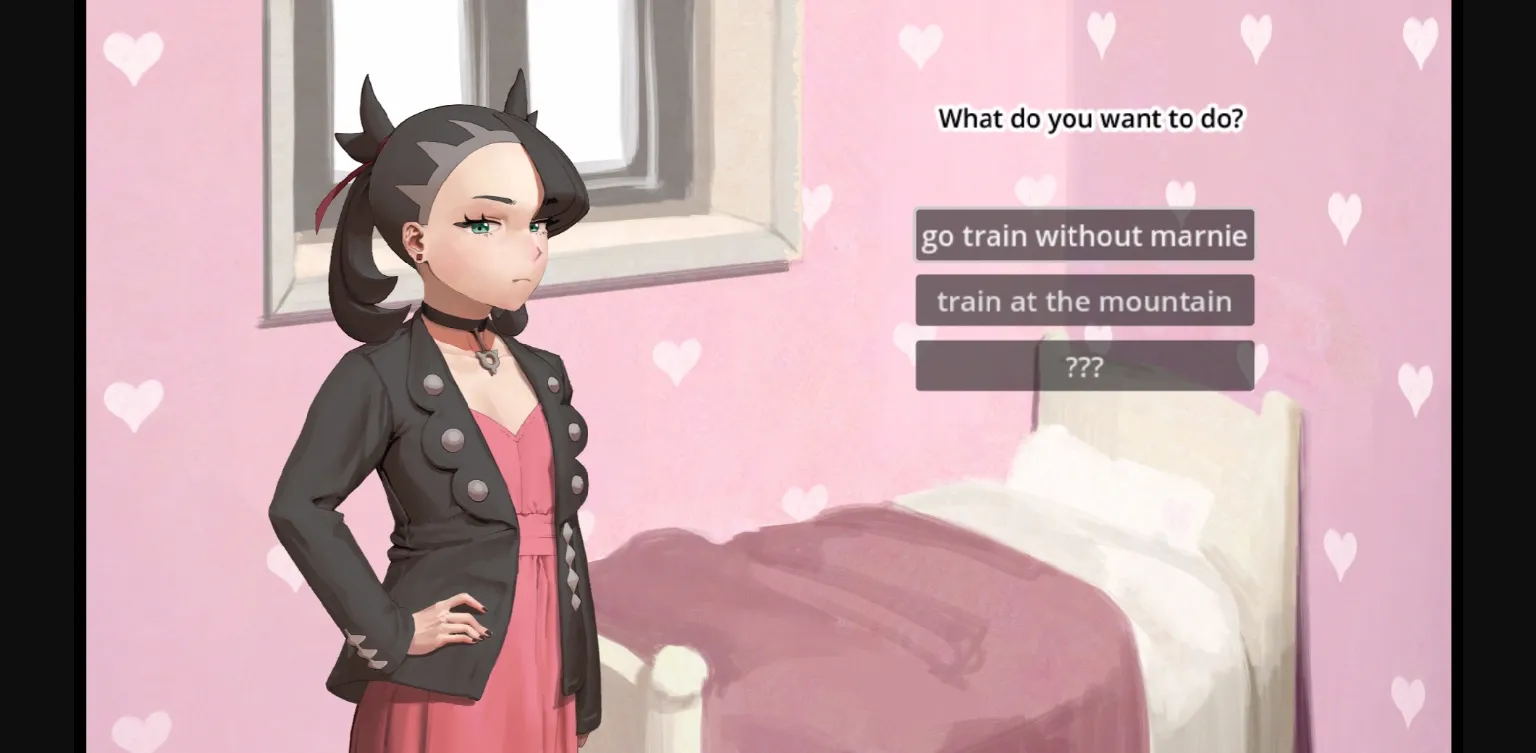This screenshot has width=1536, height=753.
Task: Click the black letterbox border area
Action: click(40, 376)
